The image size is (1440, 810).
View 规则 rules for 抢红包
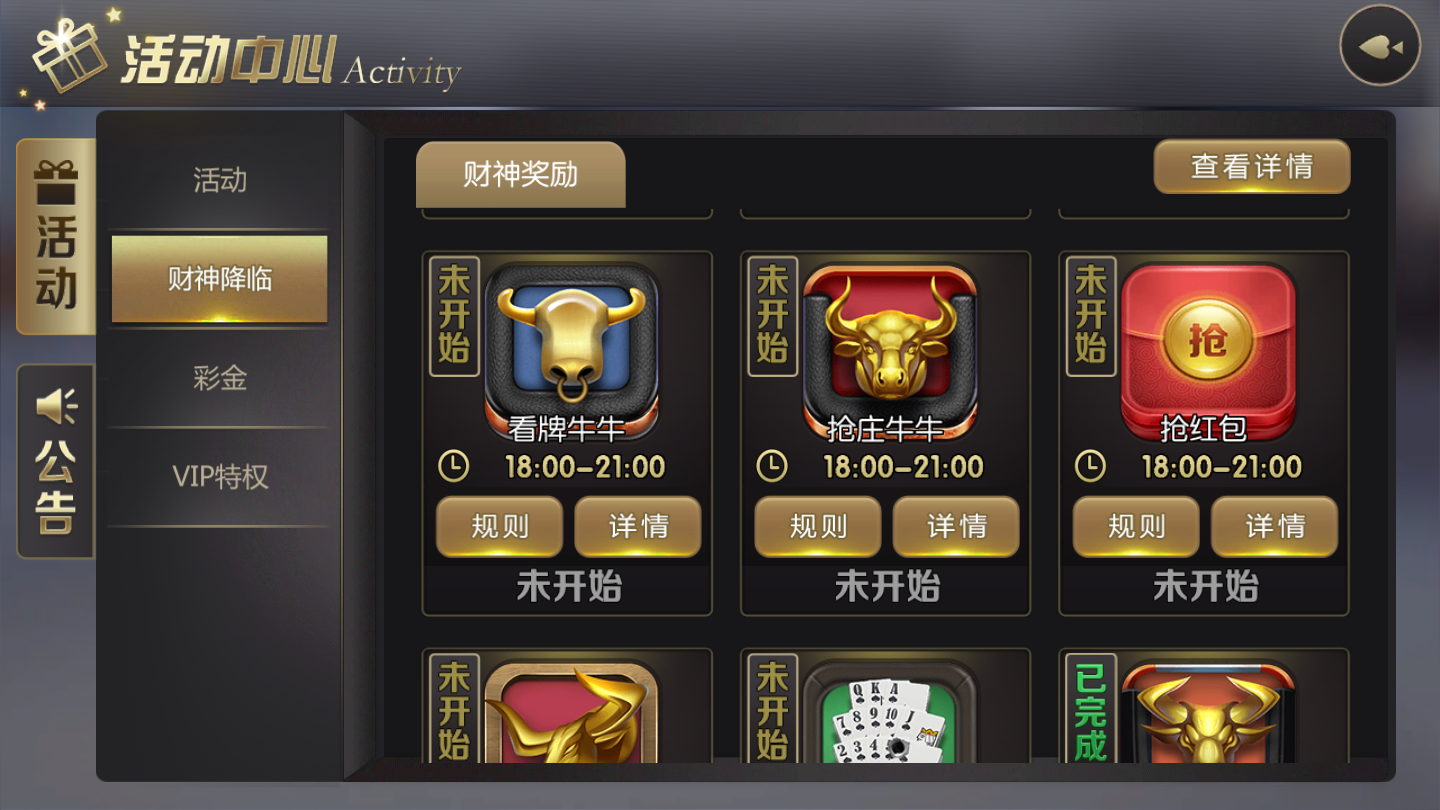[x=1136, y=526]
